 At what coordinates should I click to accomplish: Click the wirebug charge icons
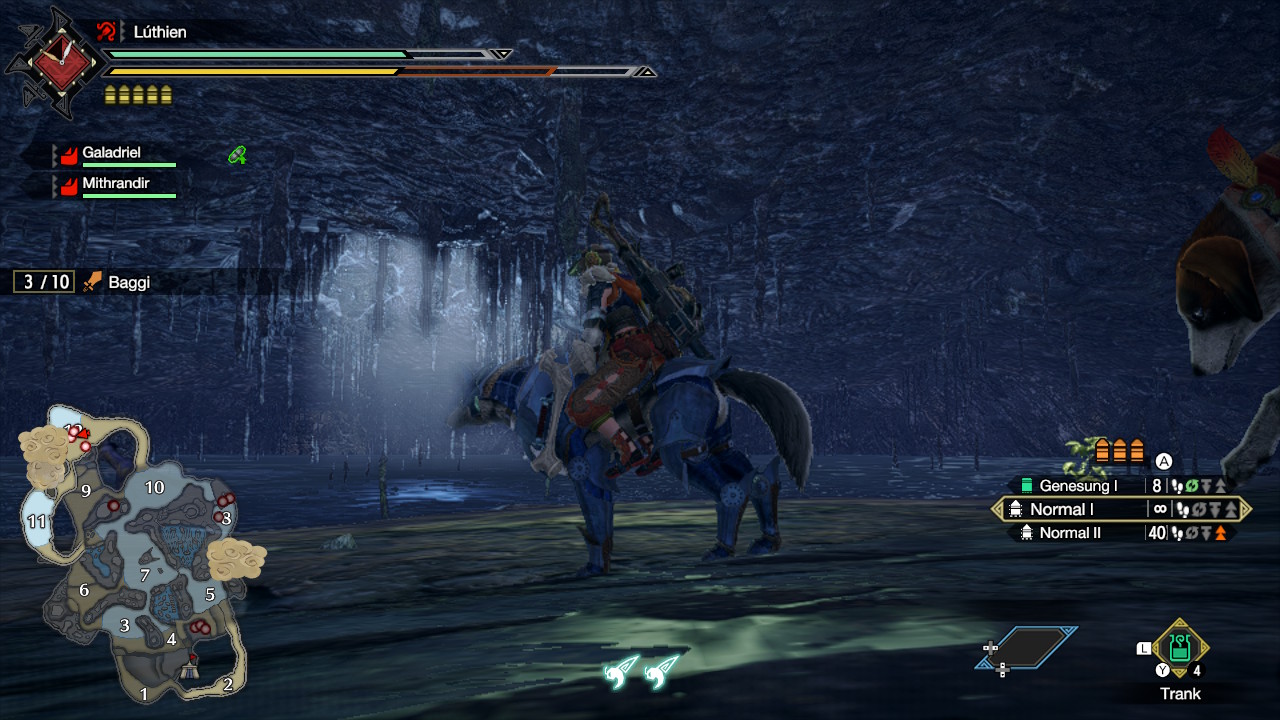(639, 670)
